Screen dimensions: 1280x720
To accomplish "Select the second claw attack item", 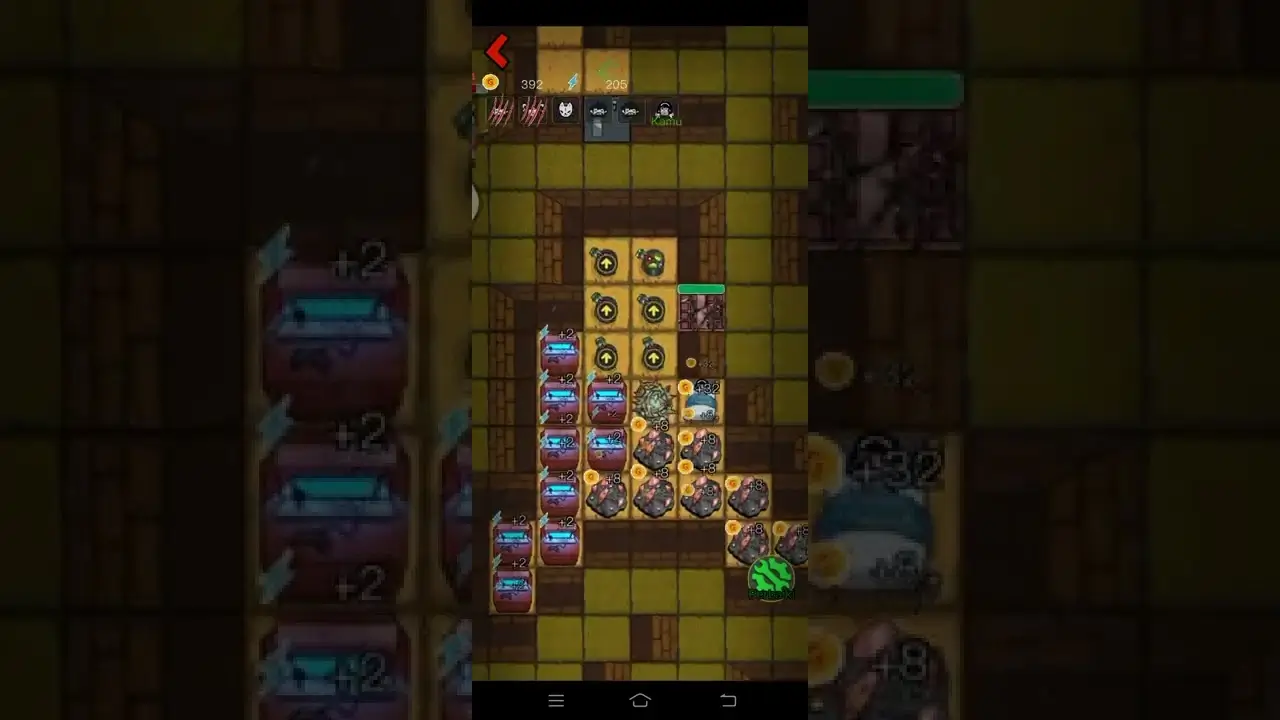I will click(x=531, y=110).
